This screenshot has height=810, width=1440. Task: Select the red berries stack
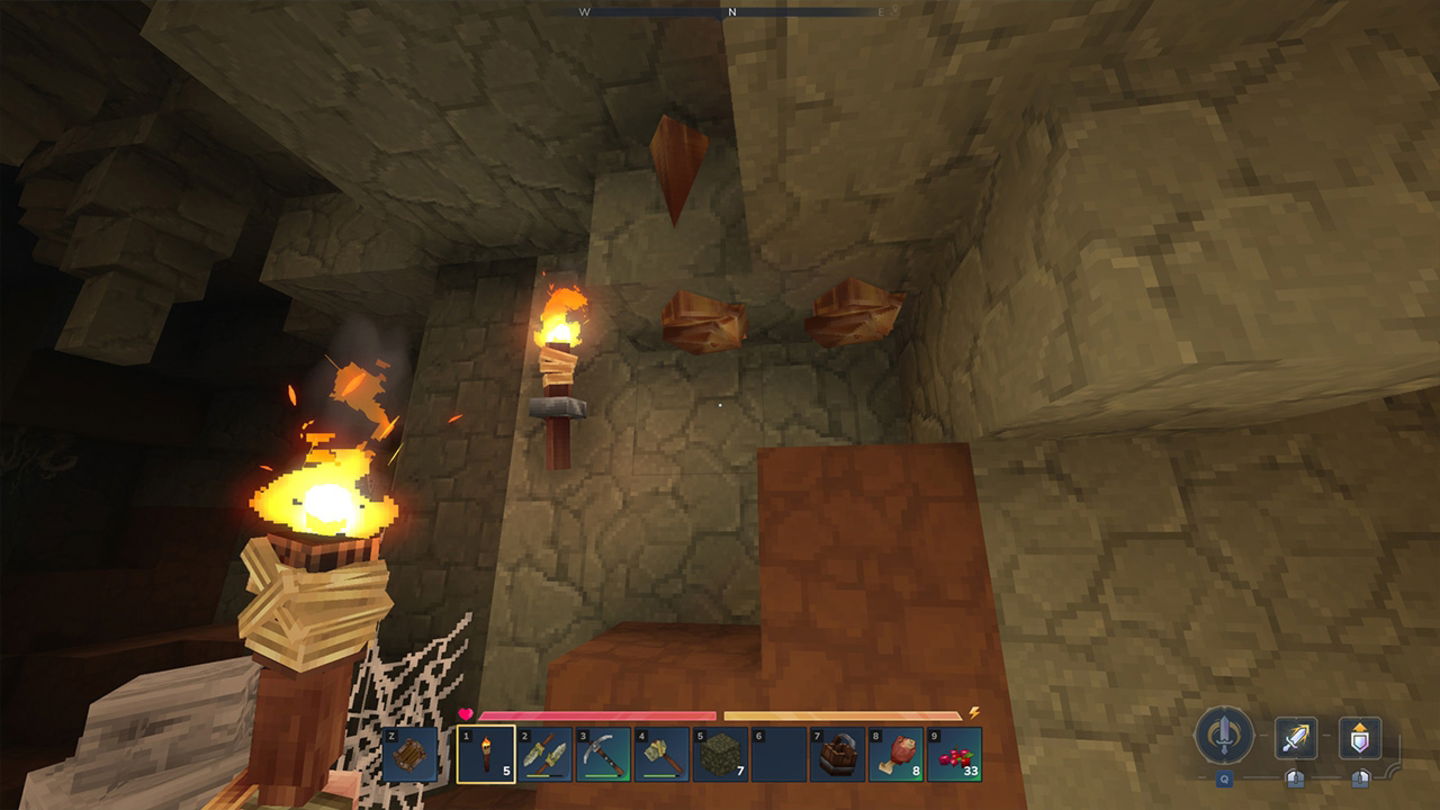click(954, 755)
